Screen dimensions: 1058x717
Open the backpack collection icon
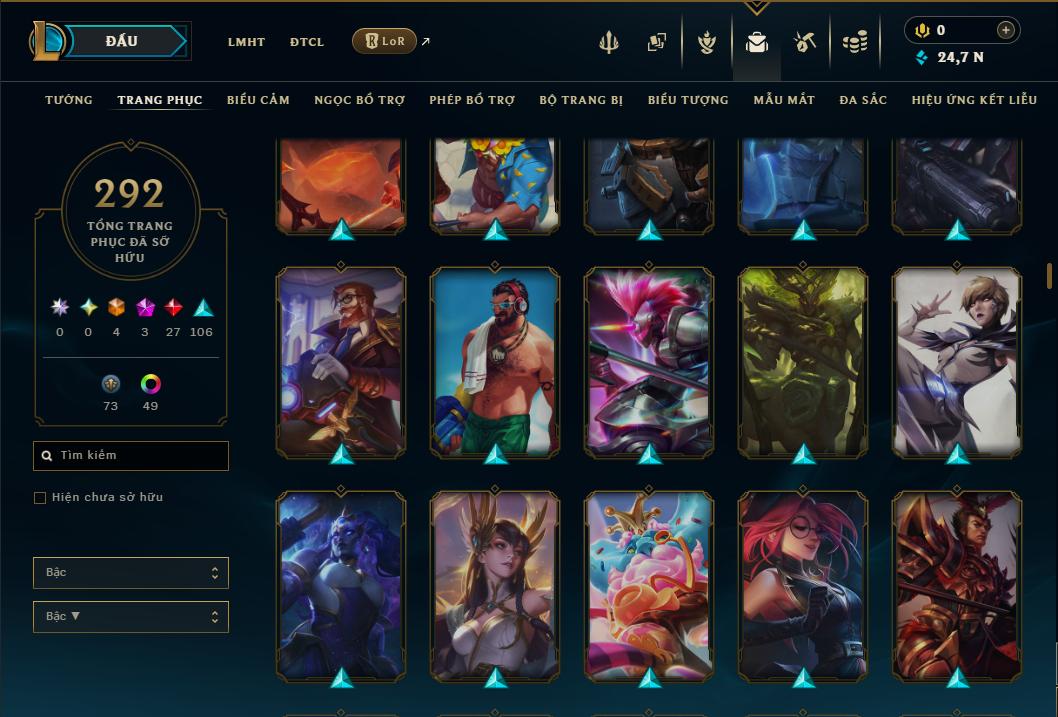coord(757,42)
